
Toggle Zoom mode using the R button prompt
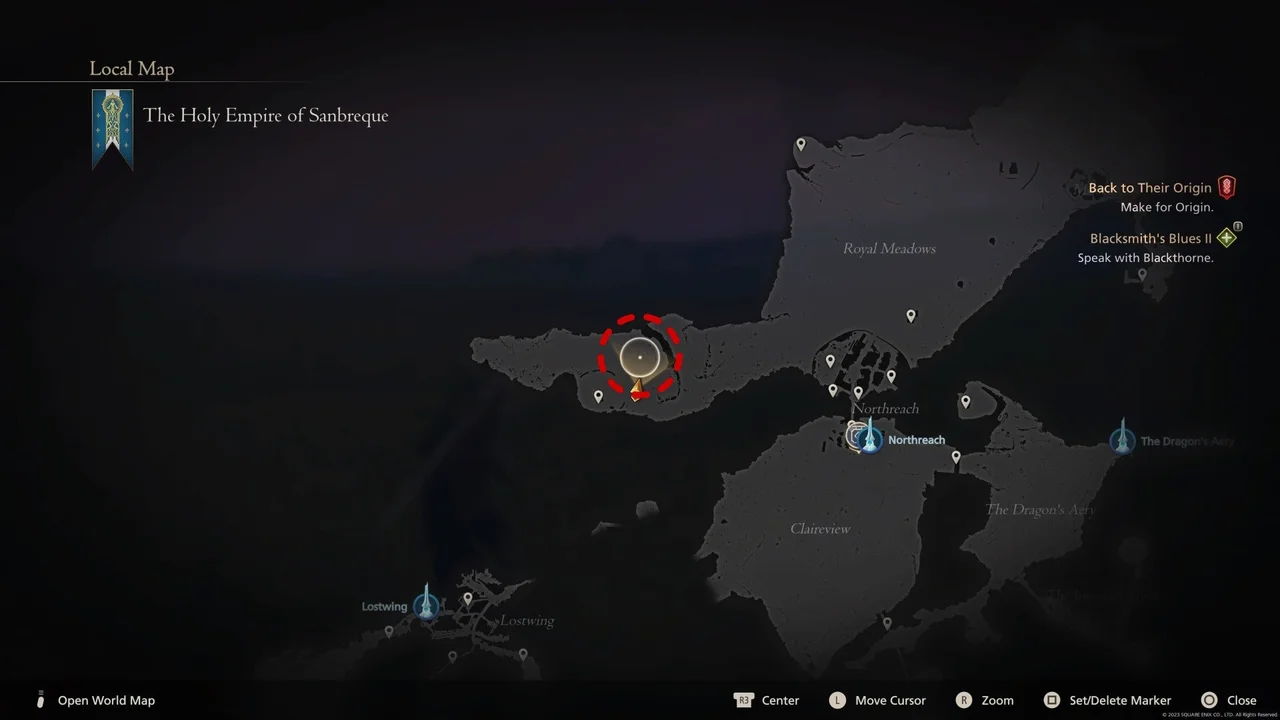click(x=985, y=700)
